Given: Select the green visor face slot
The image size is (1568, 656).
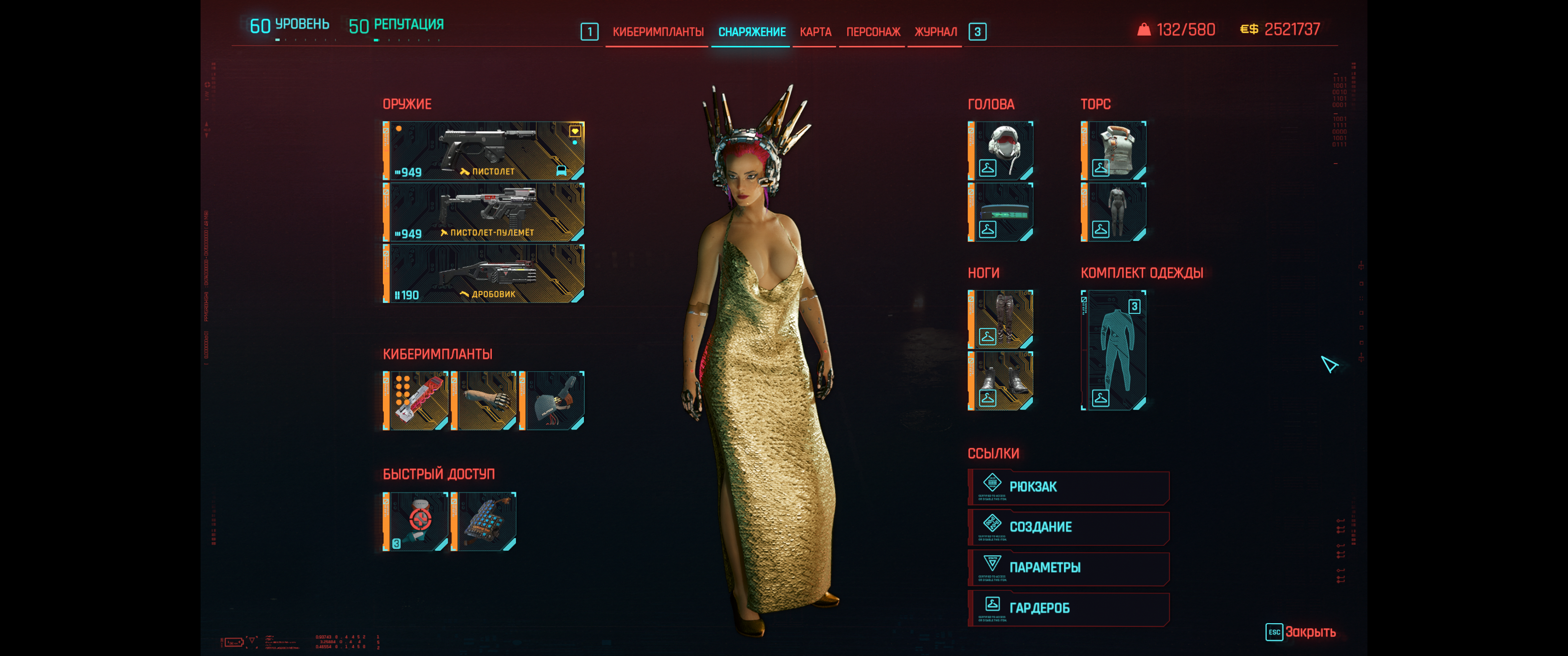Looking at the screenshot, I should point(1001,212).
